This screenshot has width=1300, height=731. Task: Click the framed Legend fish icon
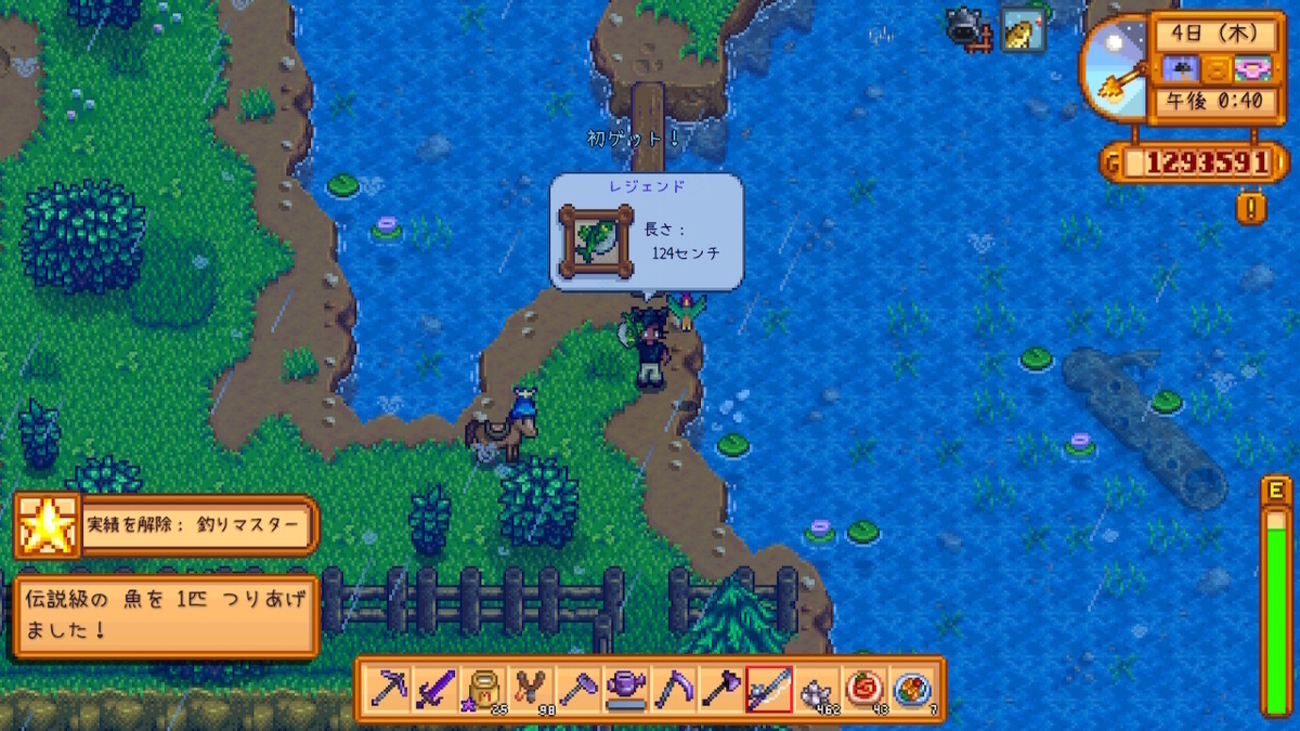(596, 242)
